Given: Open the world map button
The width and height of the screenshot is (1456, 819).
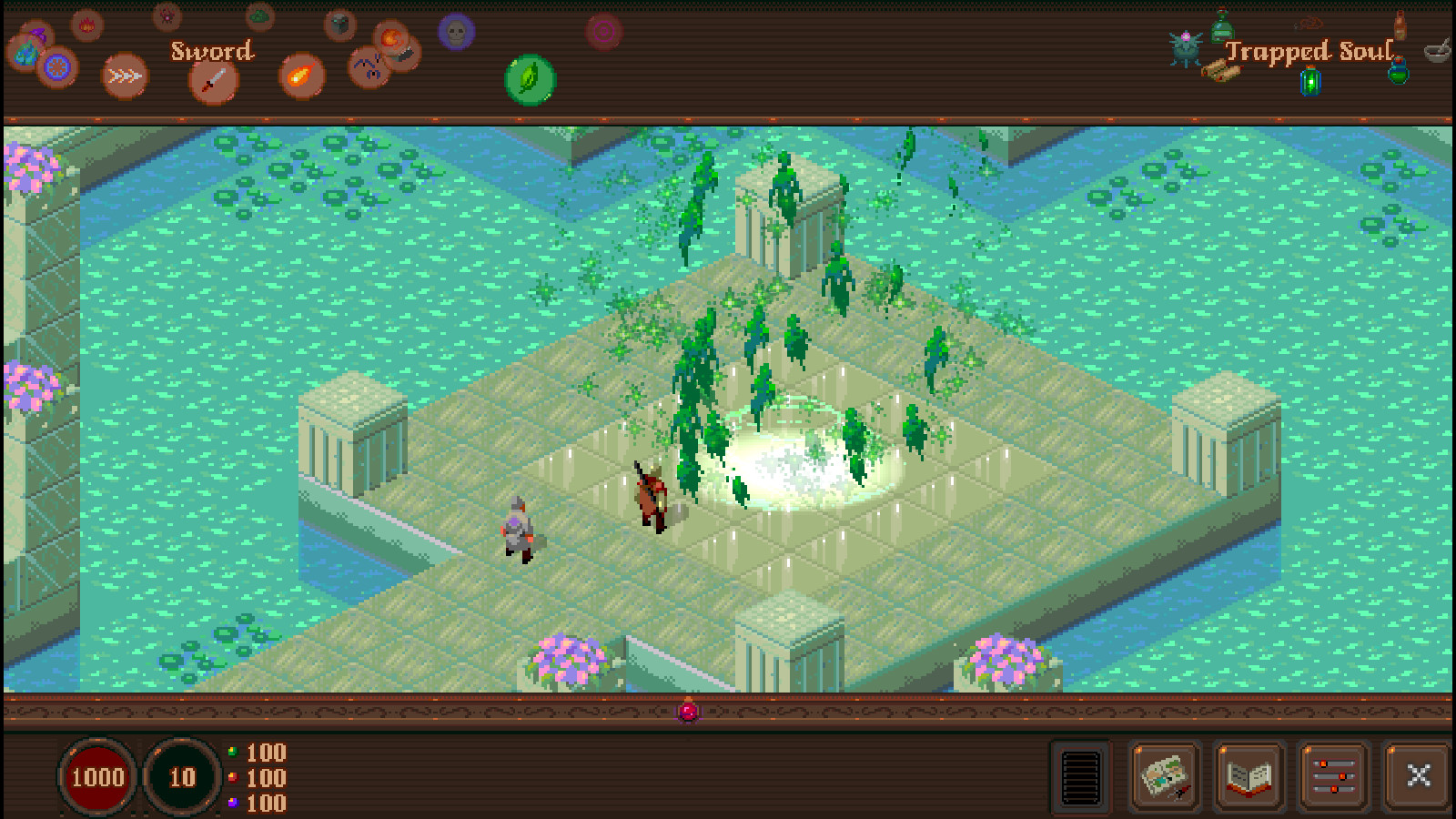Looking at the screenshot, I should 1165,776.
